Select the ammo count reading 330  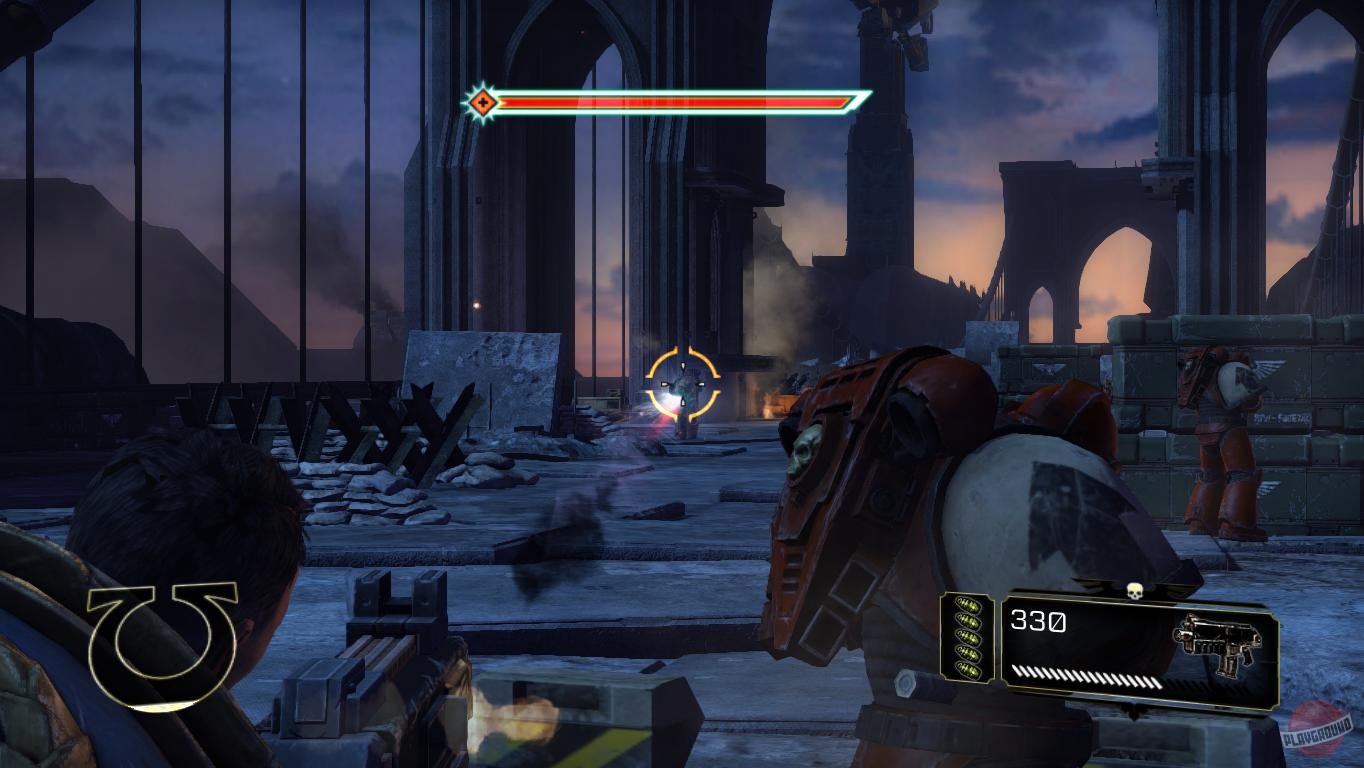coord(1037,622)
